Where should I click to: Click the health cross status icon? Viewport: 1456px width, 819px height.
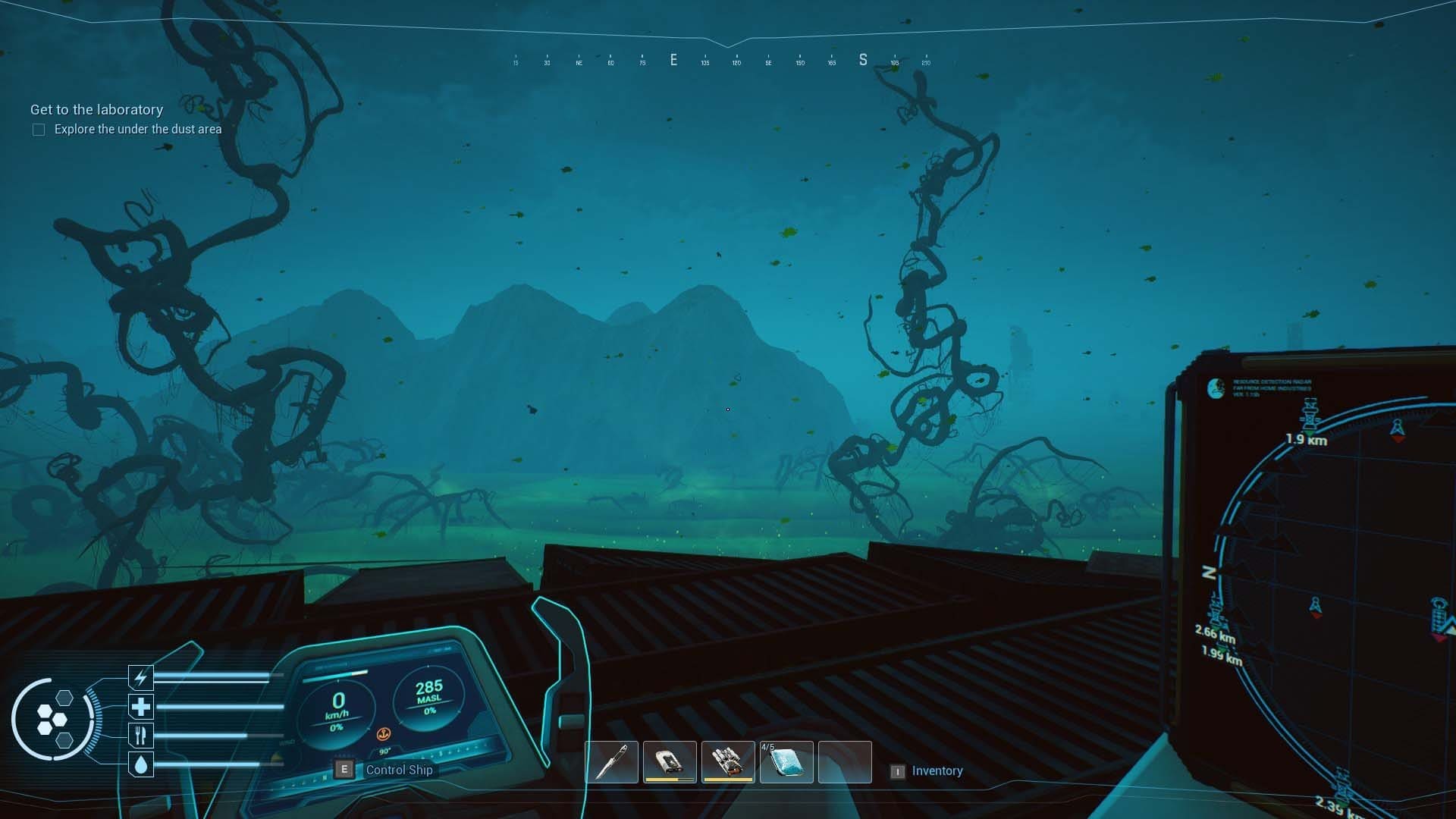click(x=141, y=706)
